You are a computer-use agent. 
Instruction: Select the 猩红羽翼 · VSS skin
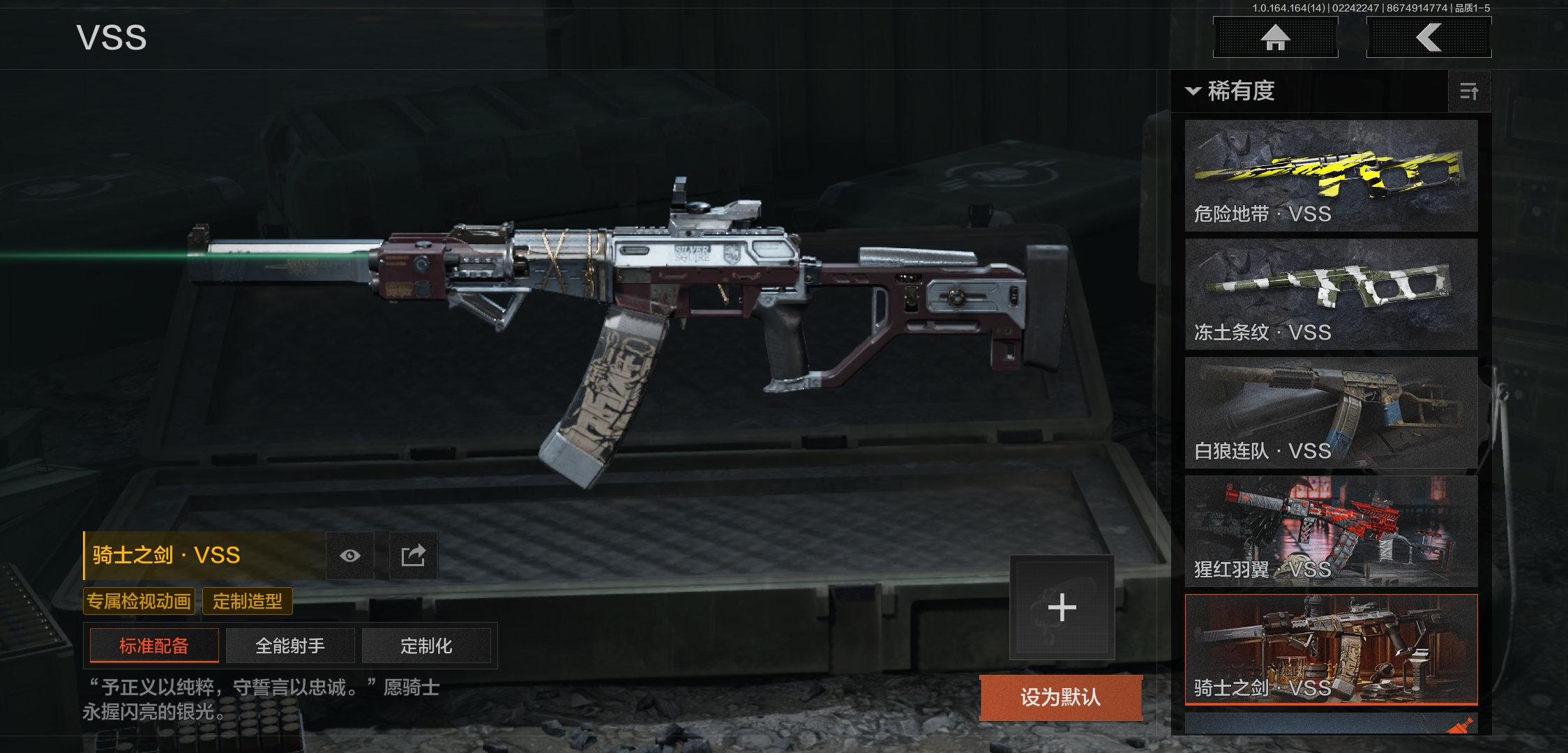coord(1331,531)
